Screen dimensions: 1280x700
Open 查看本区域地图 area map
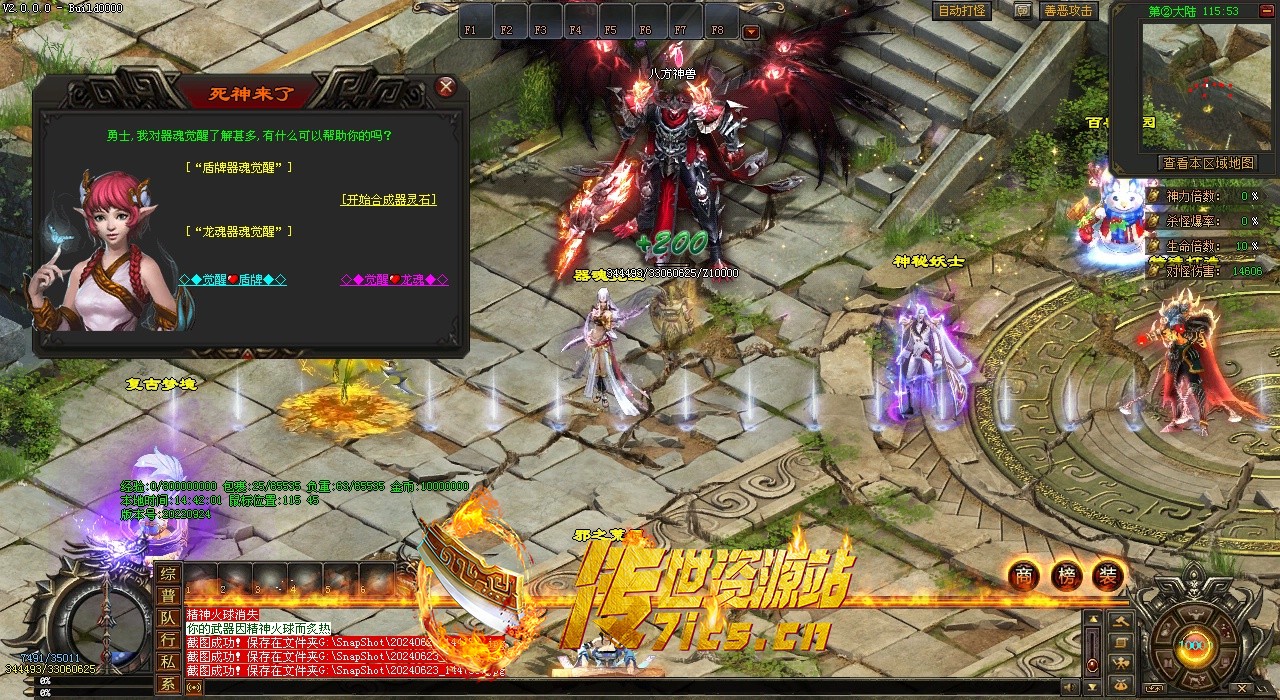(x=1207, y=163)
